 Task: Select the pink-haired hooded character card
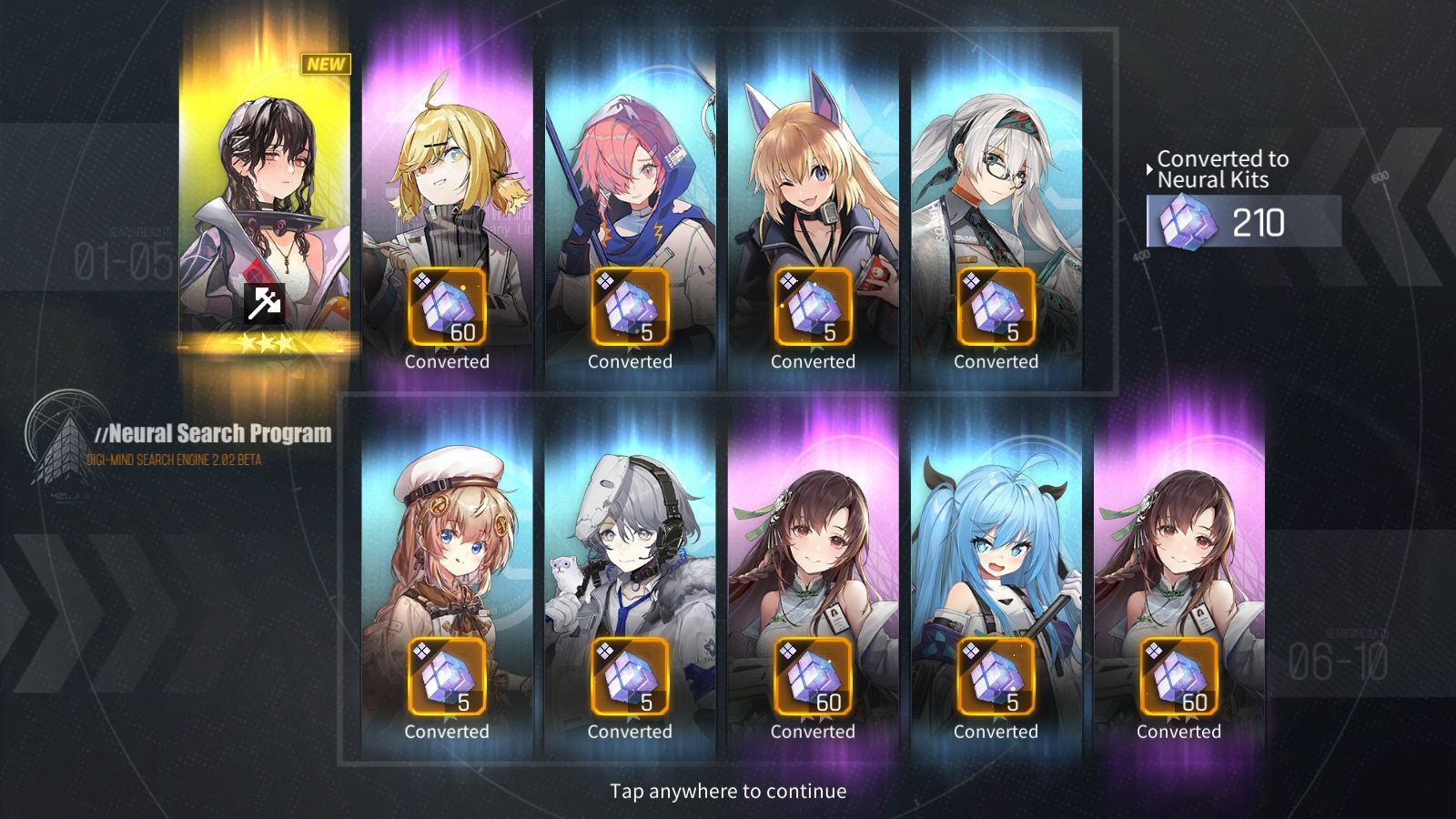tap(630, 182)
